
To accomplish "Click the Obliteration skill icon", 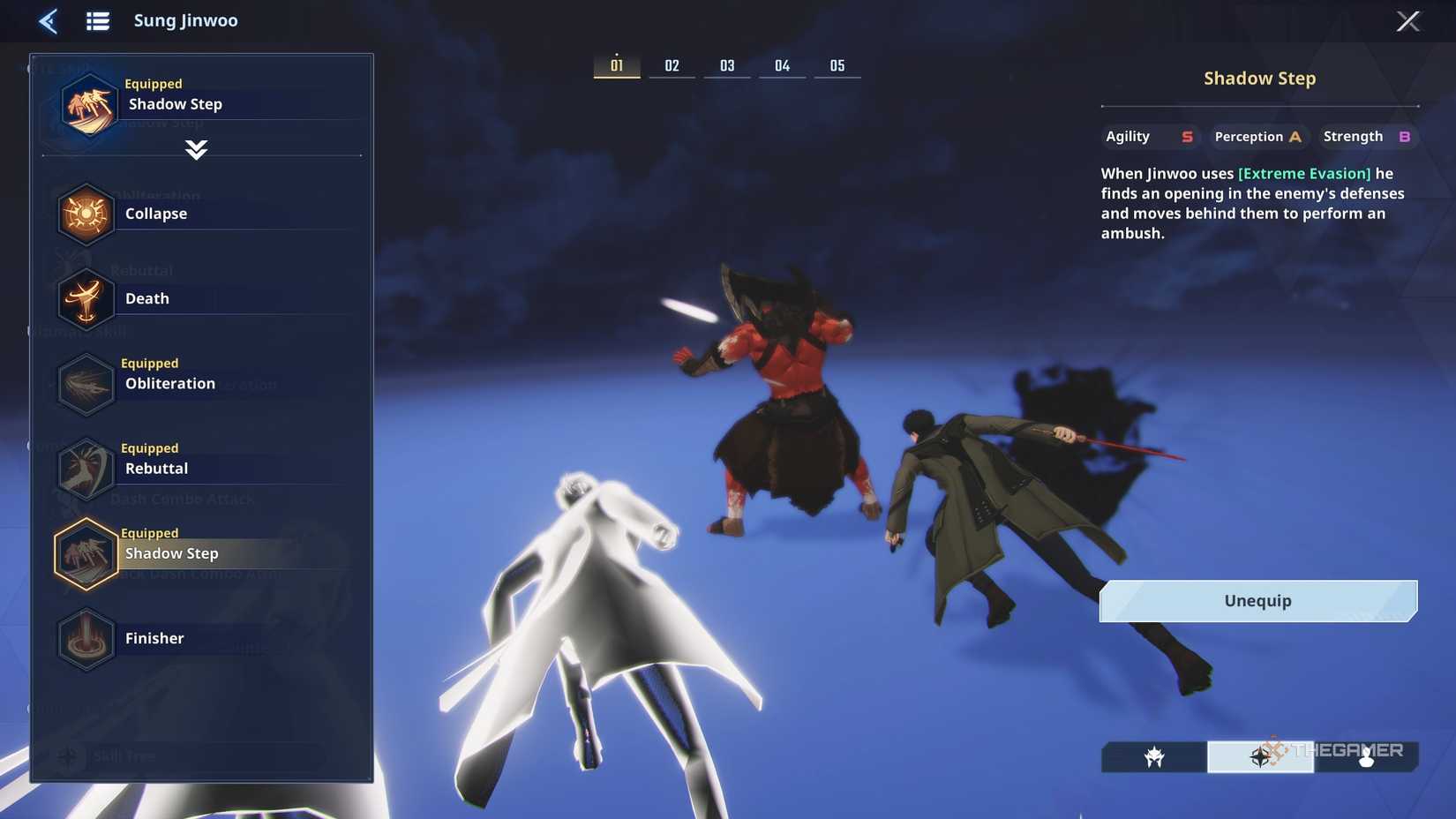I will pos(86,383).
